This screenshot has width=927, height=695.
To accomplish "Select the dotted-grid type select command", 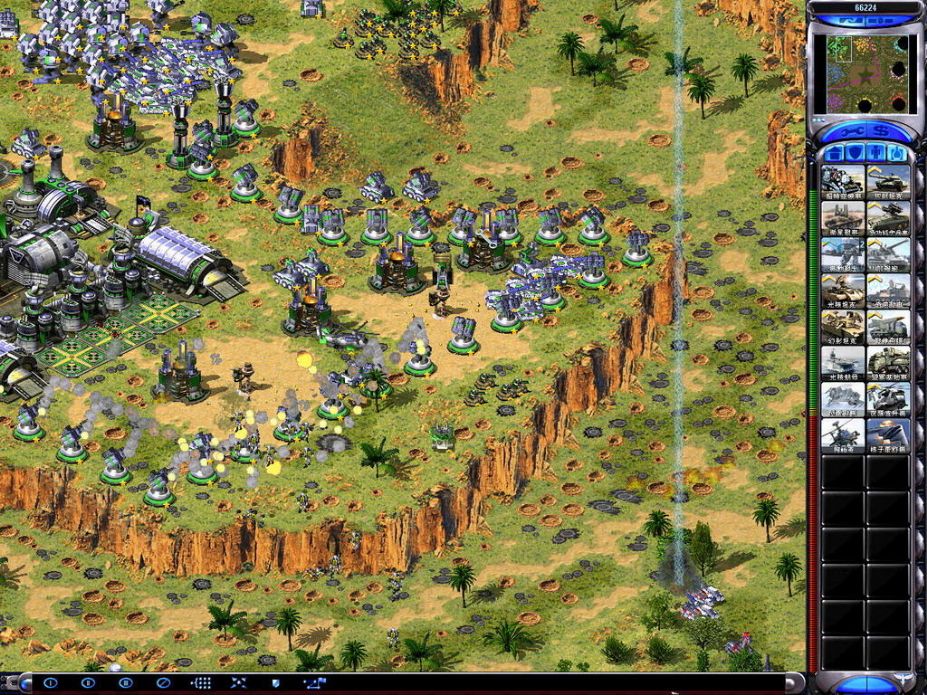I will tap(200, 683).
